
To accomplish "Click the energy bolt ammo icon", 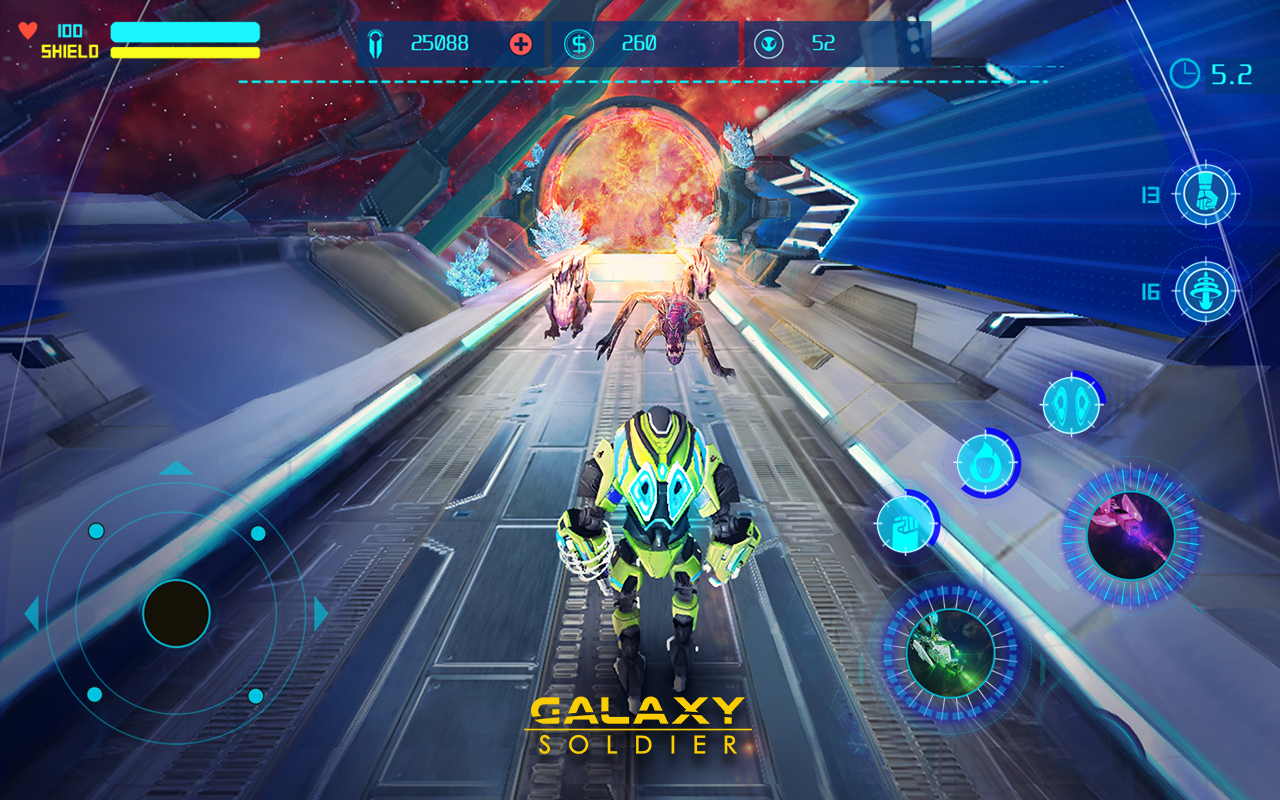I will point(375,43).
